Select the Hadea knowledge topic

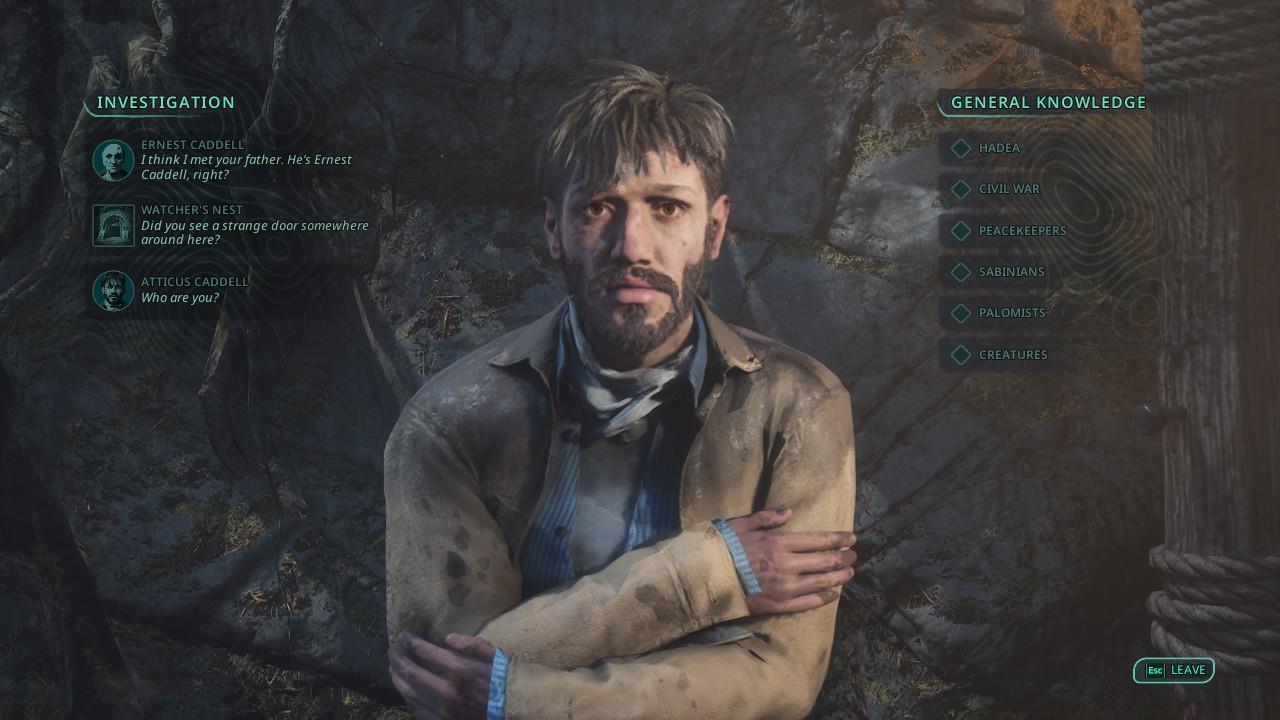tap(999, 148)
